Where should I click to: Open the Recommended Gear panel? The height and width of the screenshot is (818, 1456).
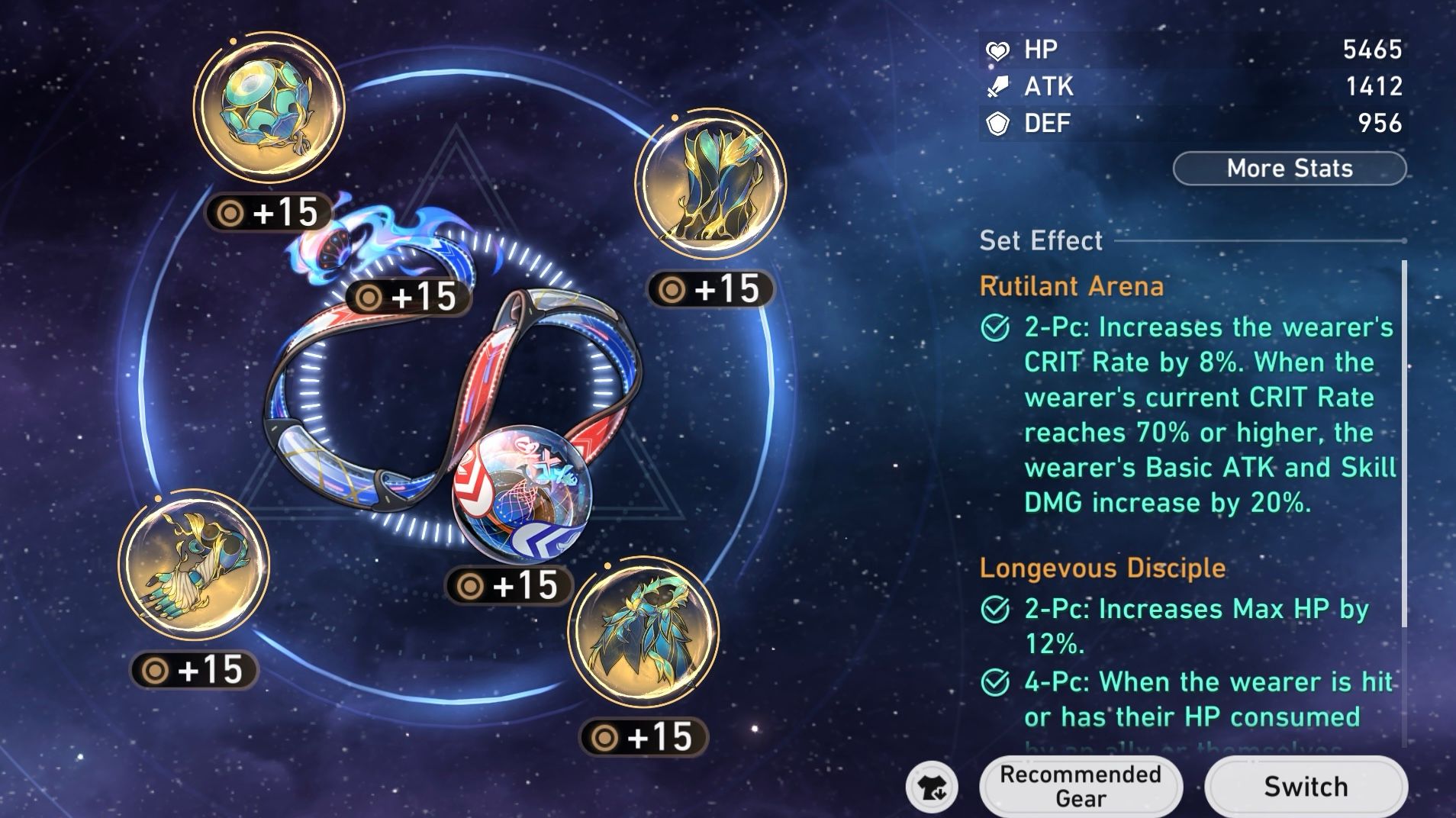1081,784
